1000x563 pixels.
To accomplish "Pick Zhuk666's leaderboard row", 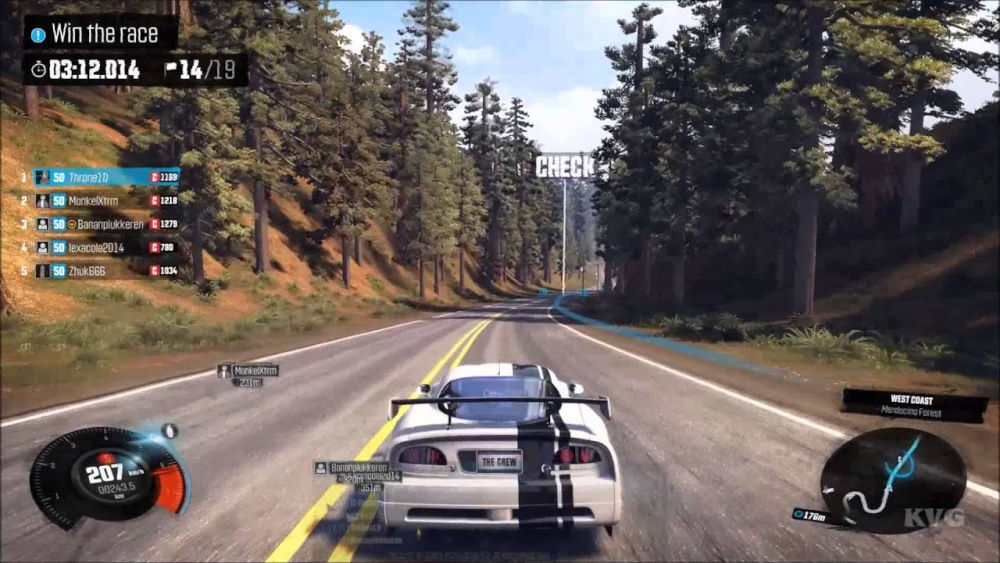I will 107,270.
